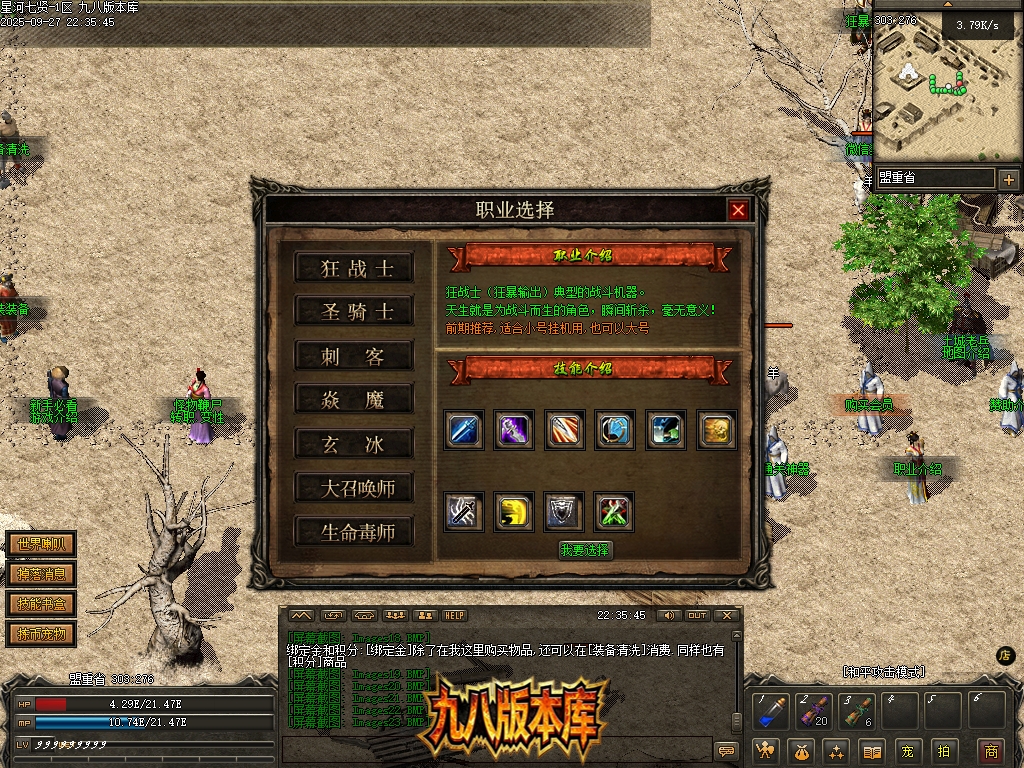The height and width of the screenshot is (768, 1024).
Task: Open the 世界喇叭 world chat button
Action: pos(41,545)
